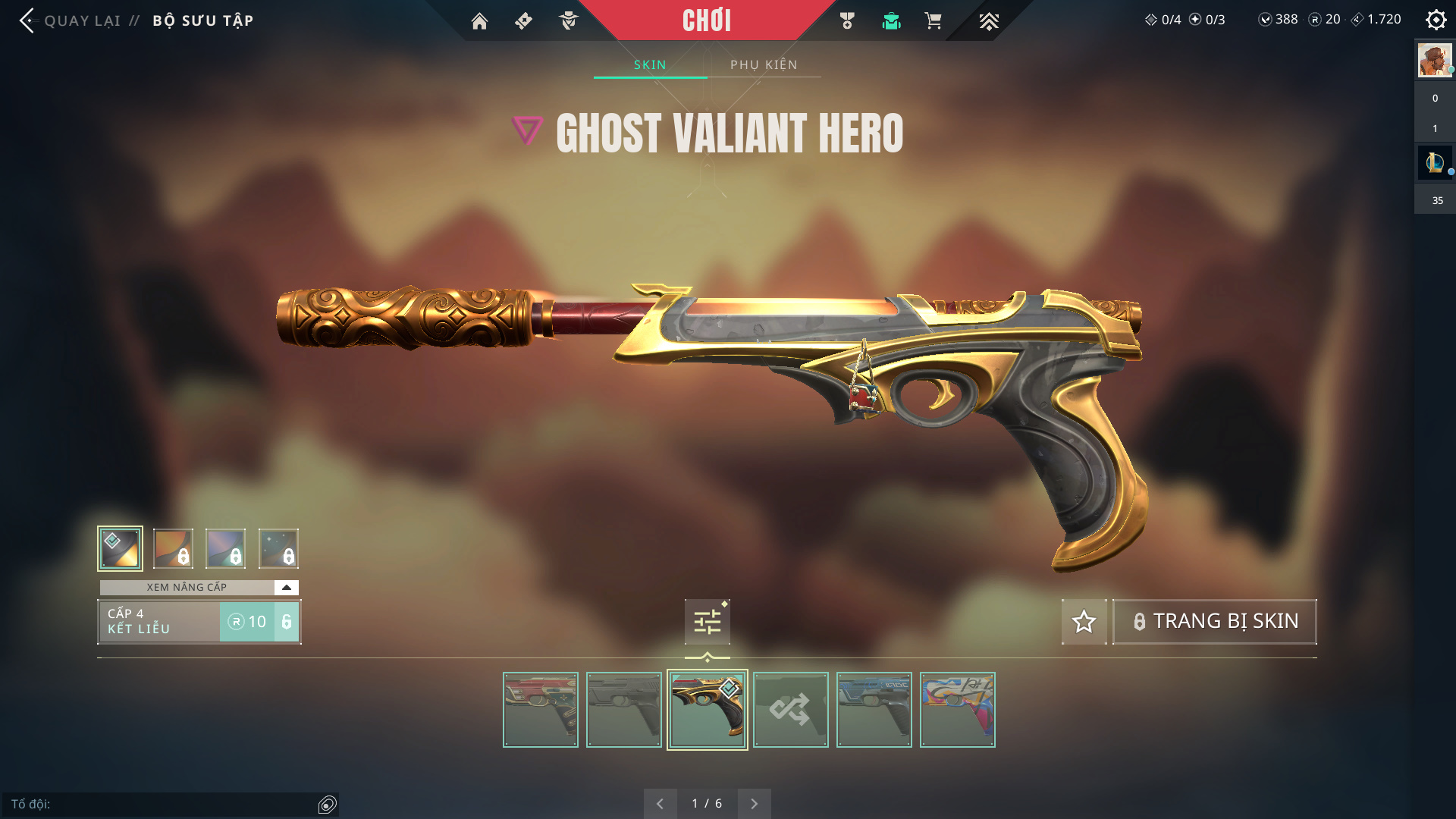Unlock level 4 finisher for 10 Radianite
Image resolution: width=1456 pixels, height=819 pixels.
pyautogui.click(x=259, y=622)
